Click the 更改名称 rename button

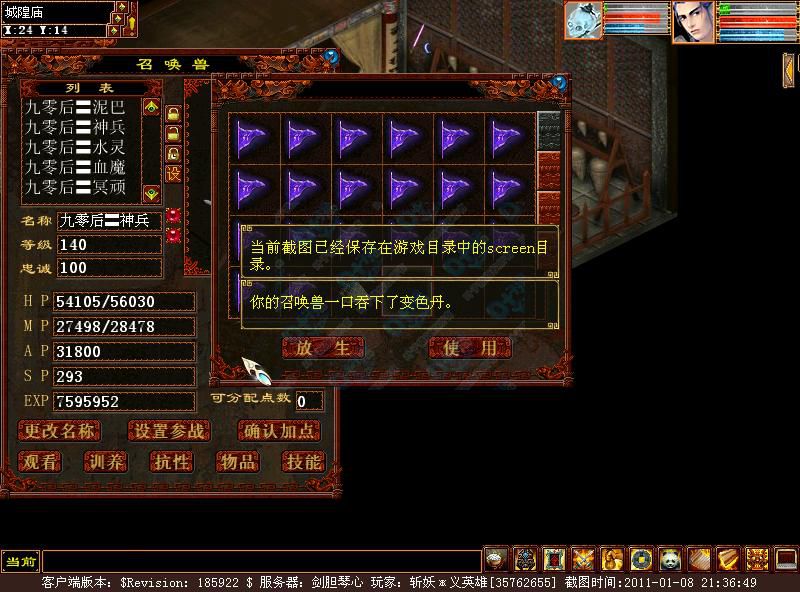tap(60, 431)
